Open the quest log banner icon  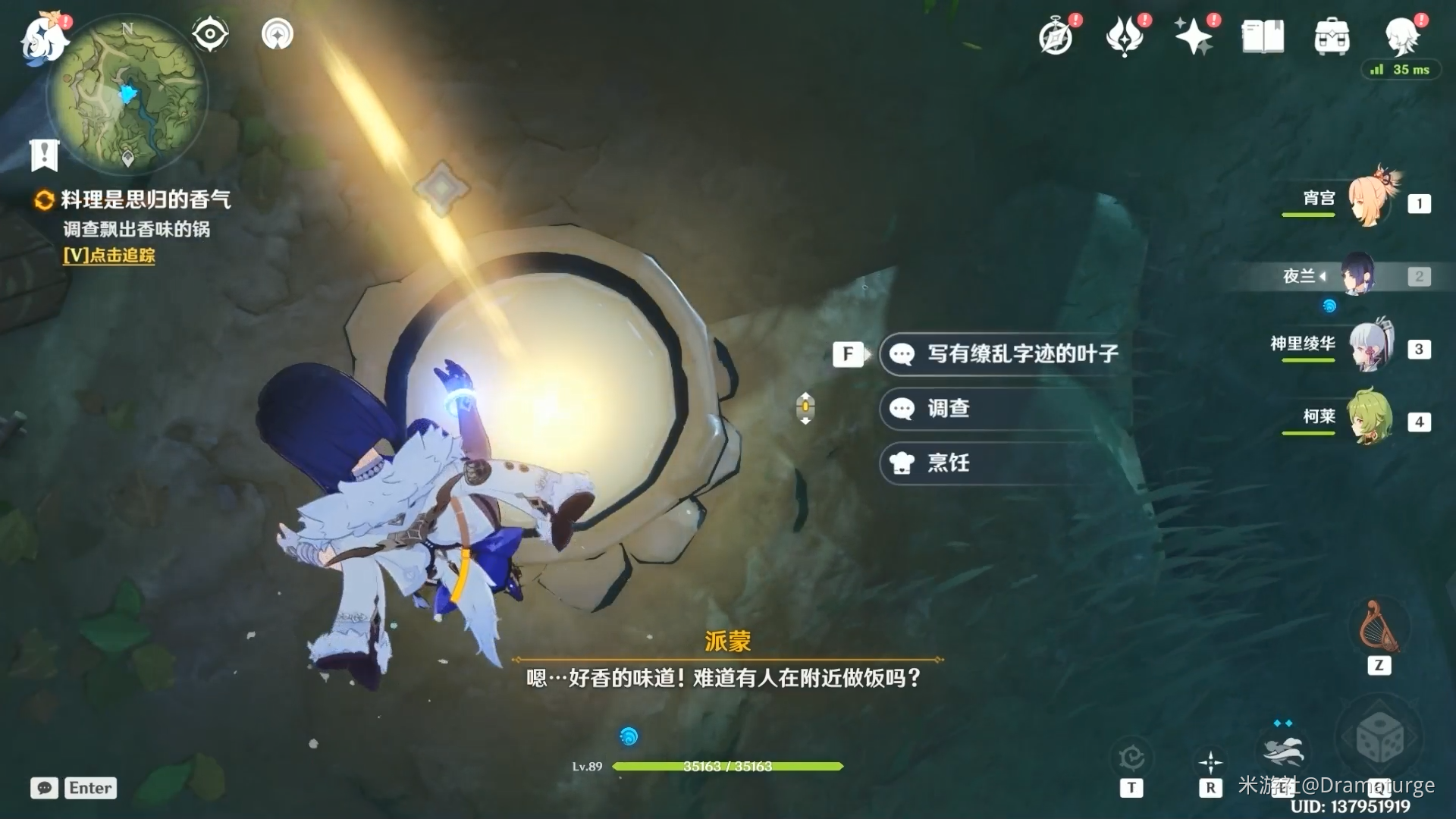click(x=44, y=155)
